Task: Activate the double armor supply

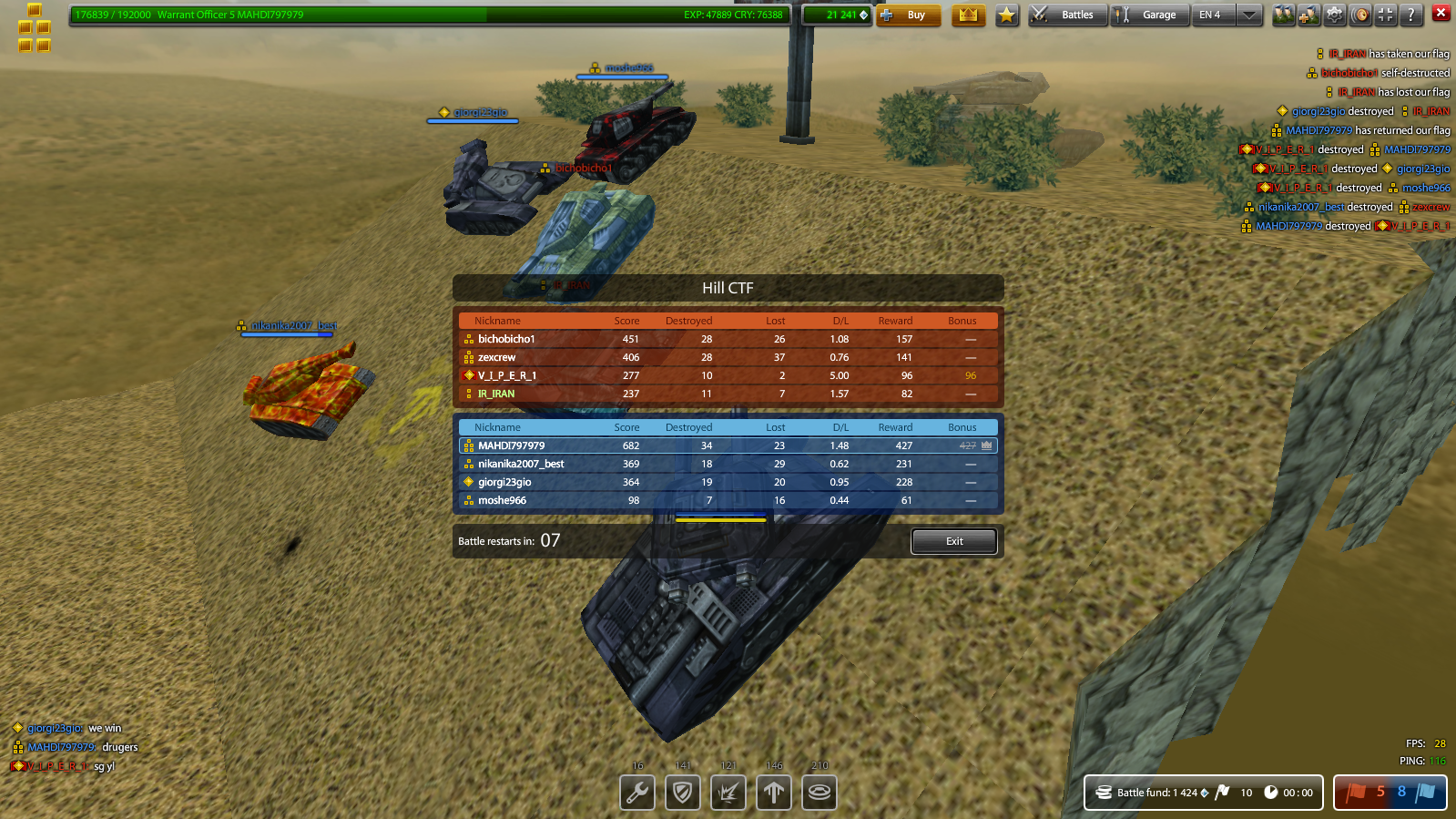Action: point(683,793)
